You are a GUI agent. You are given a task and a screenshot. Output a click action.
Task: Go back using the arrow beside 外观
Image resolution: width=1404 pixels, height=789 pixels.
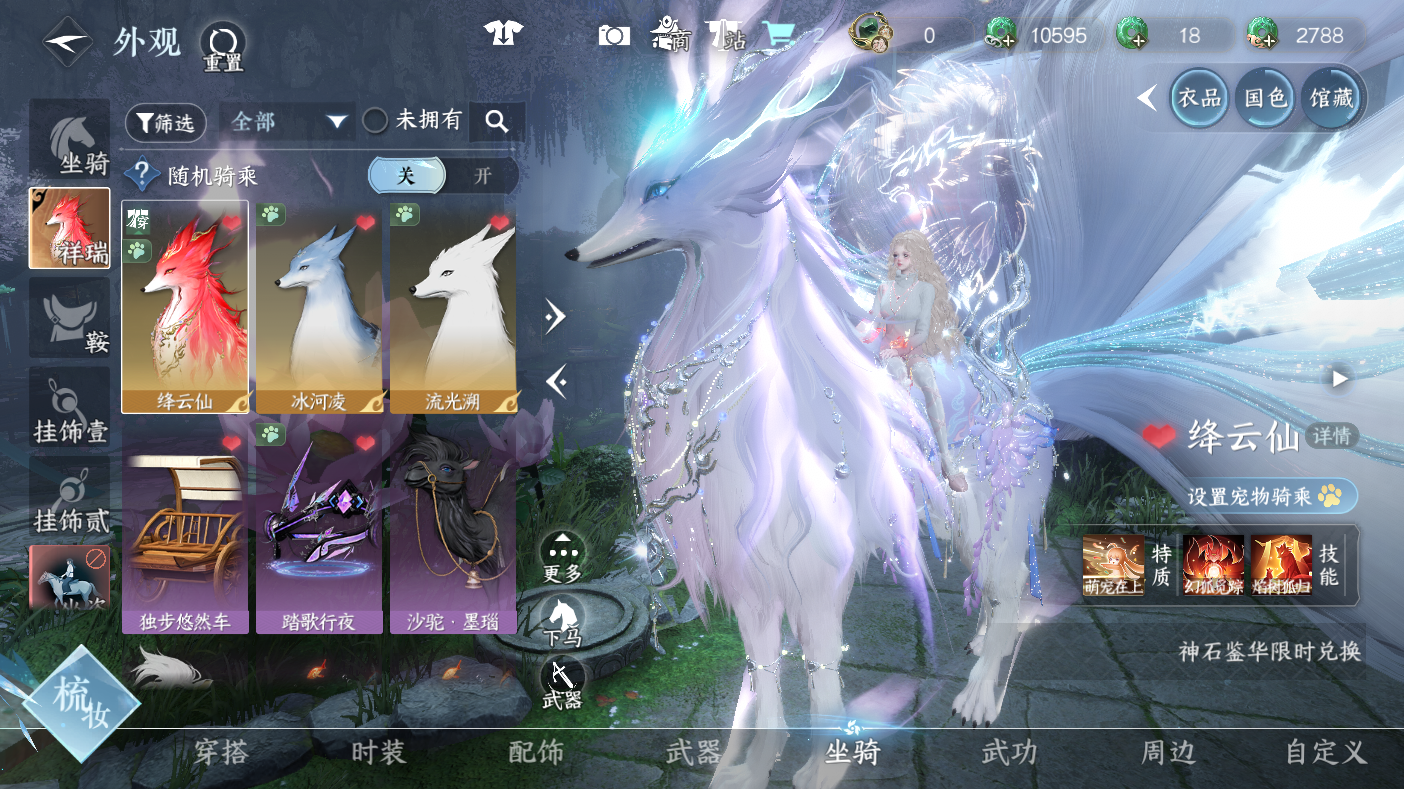click(x=67, y=43)
